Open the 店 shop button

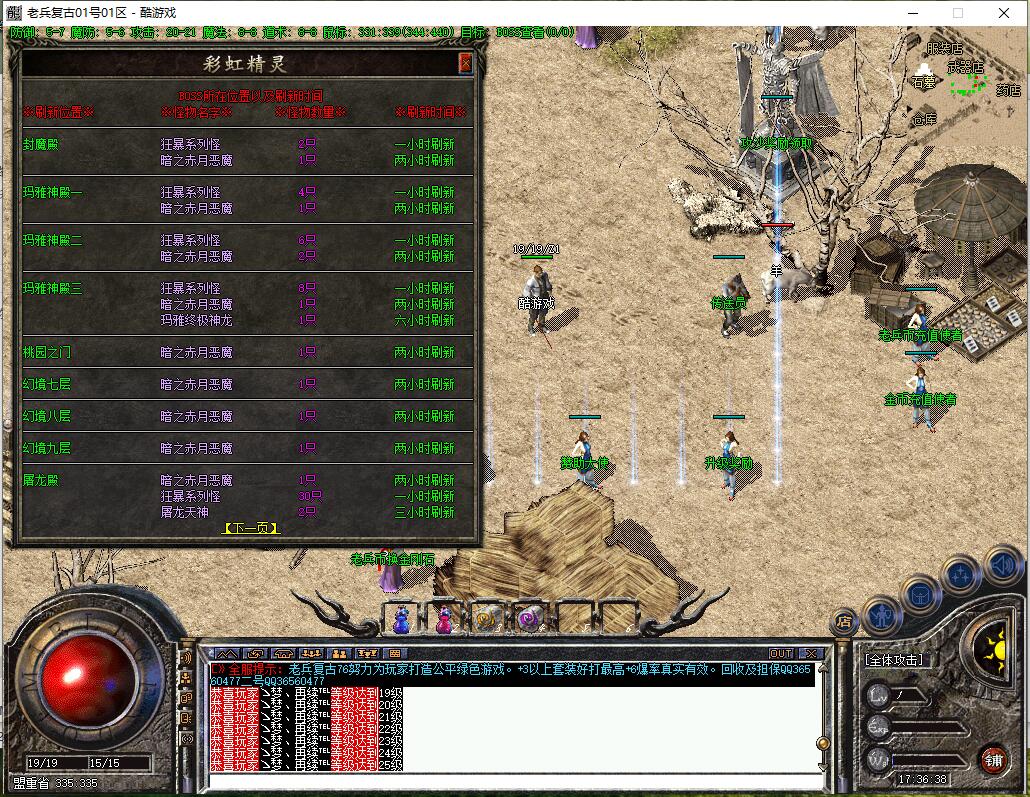coord(845,622)
